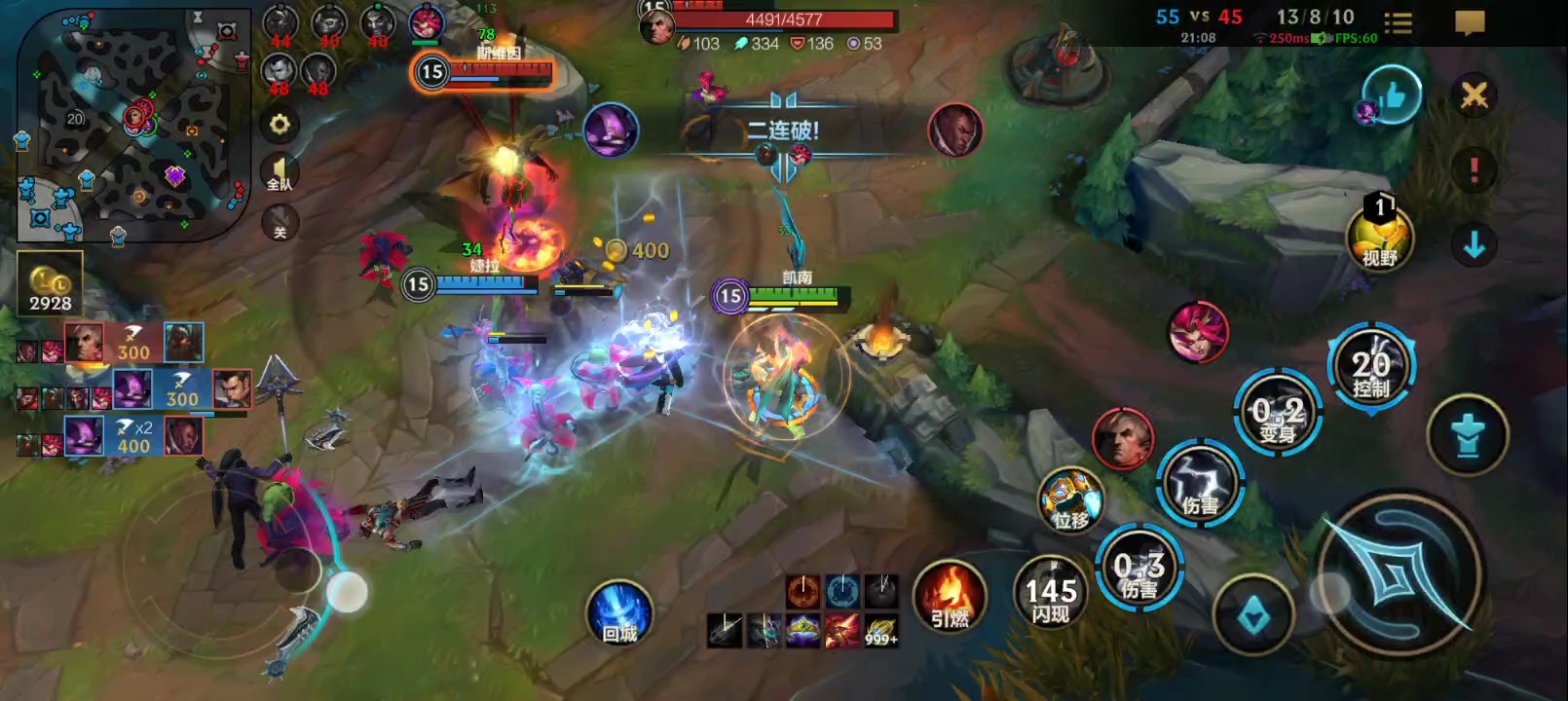Cast the 引燃 ignite spell
Viewport: 1568px width, 701px height.
(x=949, y=596)
